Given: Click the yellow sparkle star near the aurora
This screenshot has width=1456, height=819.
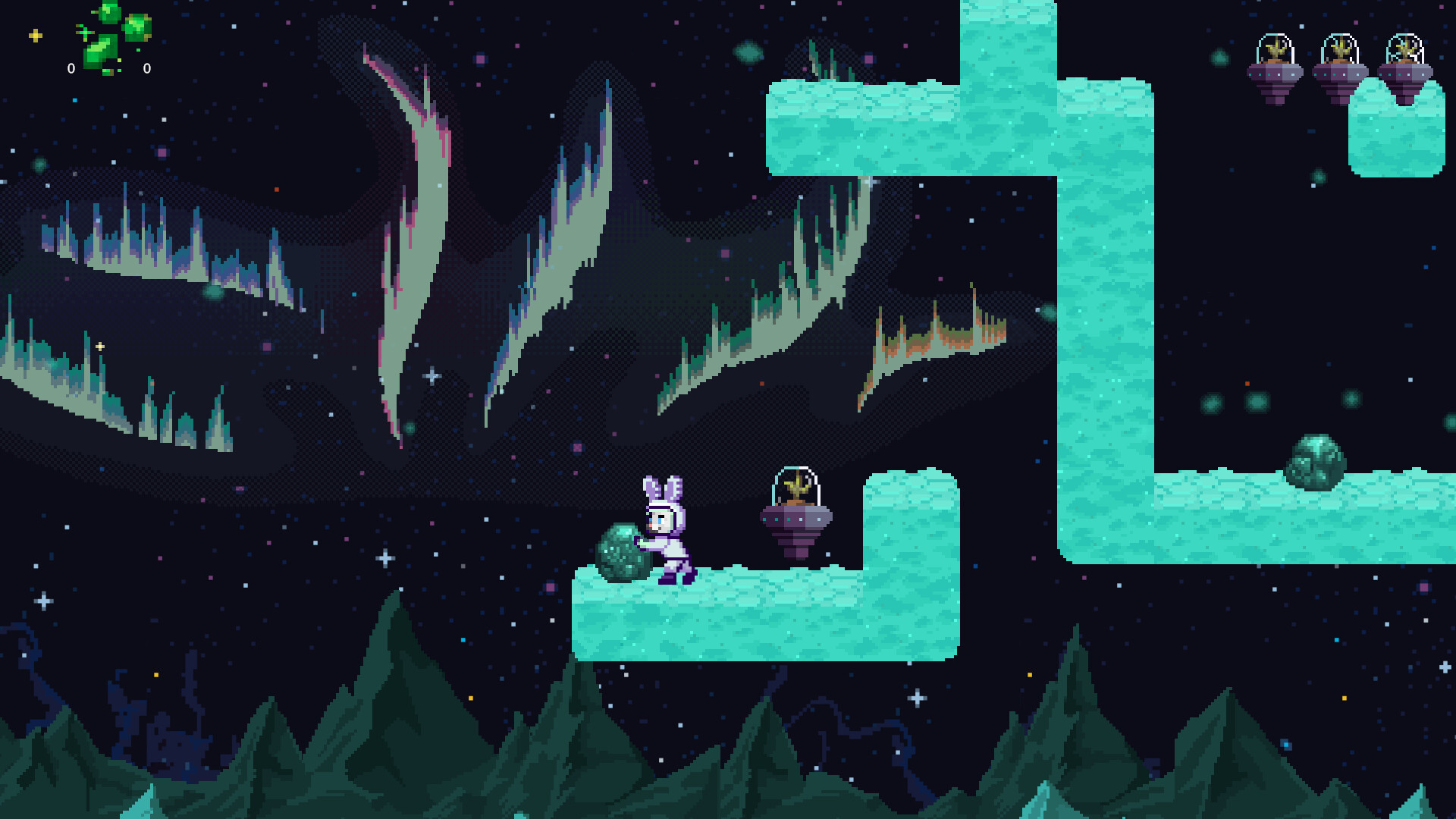Looking at the screenshot, I should point(100,347).
